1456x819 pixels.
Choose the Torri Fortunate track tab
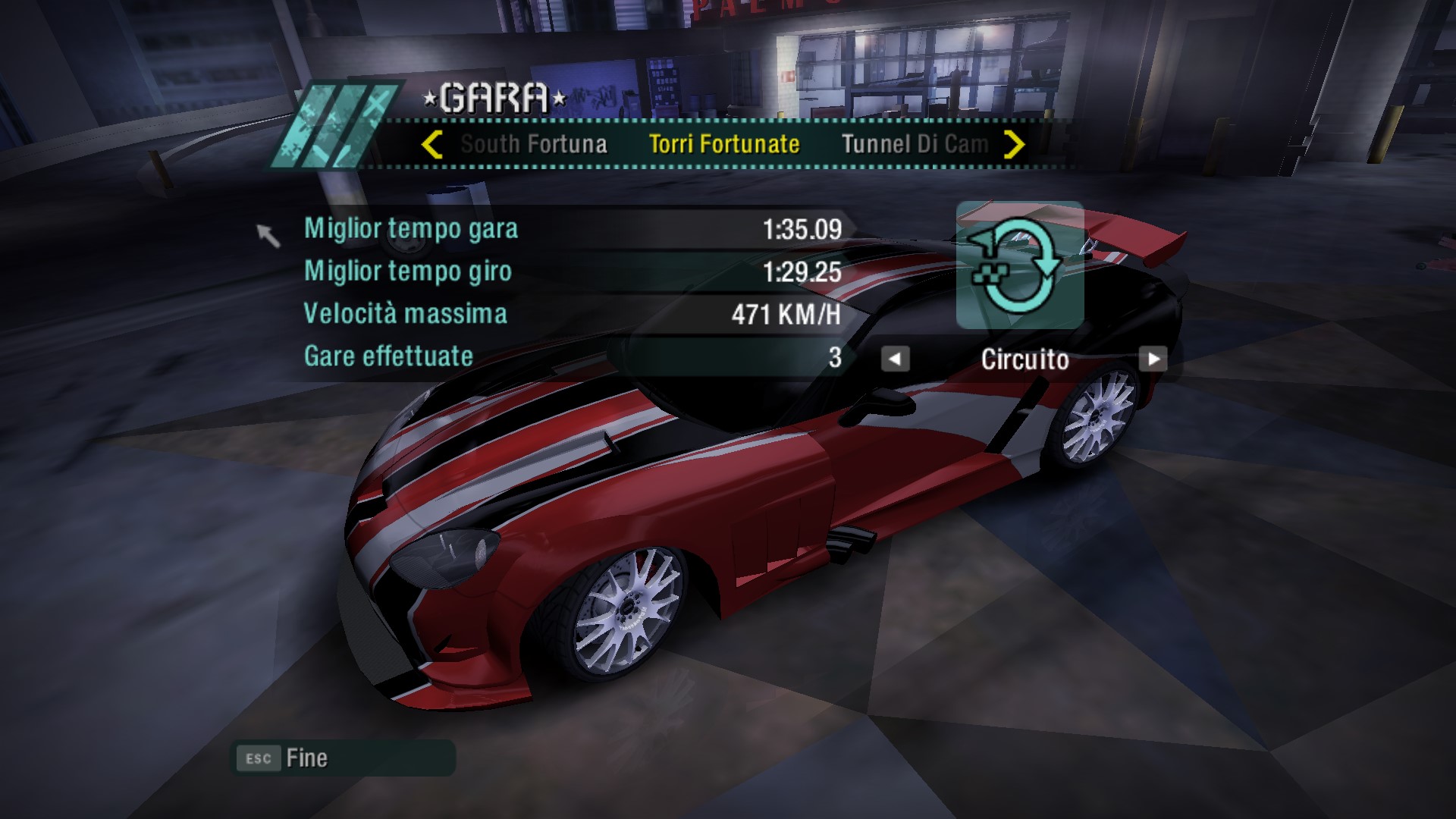tap(724, 144)
